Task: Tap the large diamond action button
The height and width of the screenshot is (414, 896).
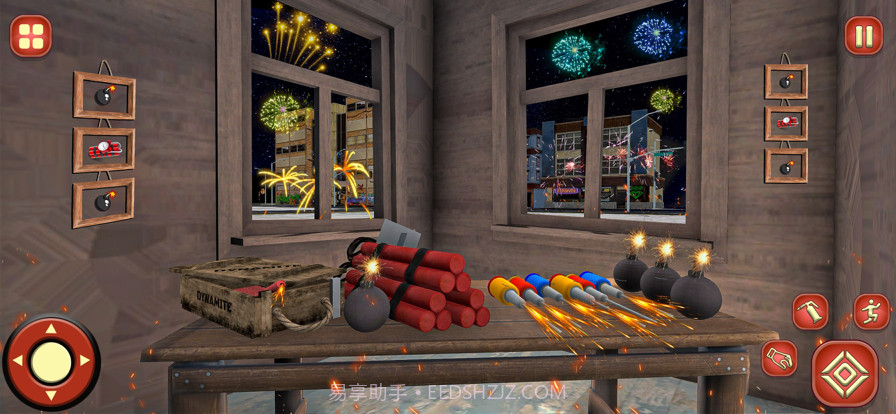Action: [845, 373]
